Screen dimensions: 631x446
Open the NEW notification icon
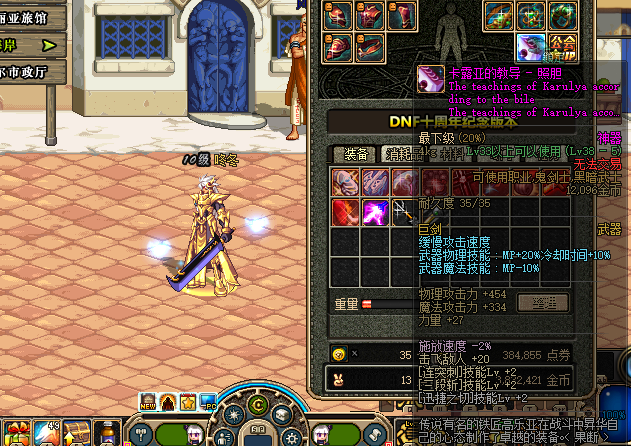tap(147, 403)
